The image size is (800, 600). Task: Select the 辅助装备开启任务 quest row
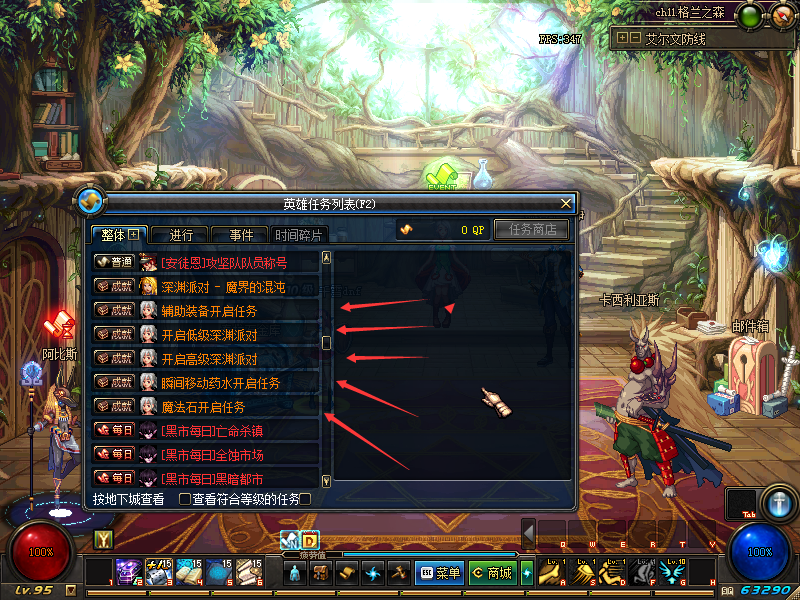(209, 311)
